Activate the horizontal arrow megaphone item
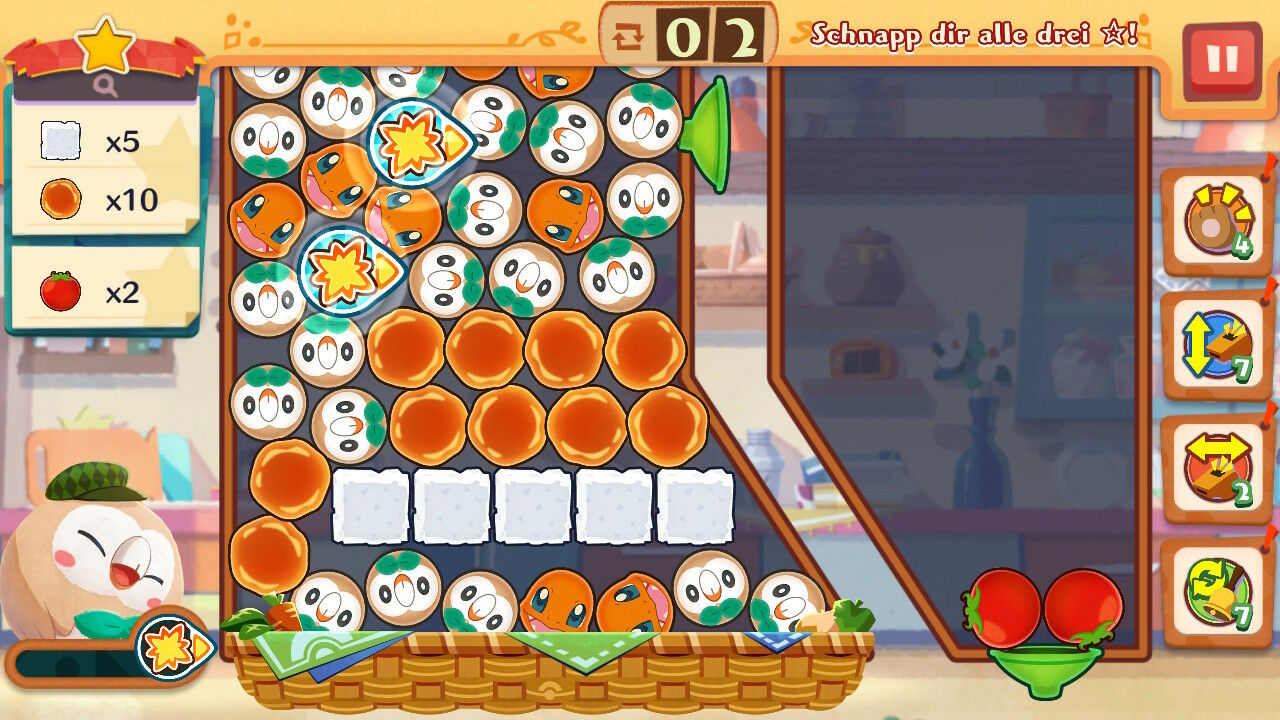The height and width of the screenshot is (720, 1280). click(x=1215, y=468)
